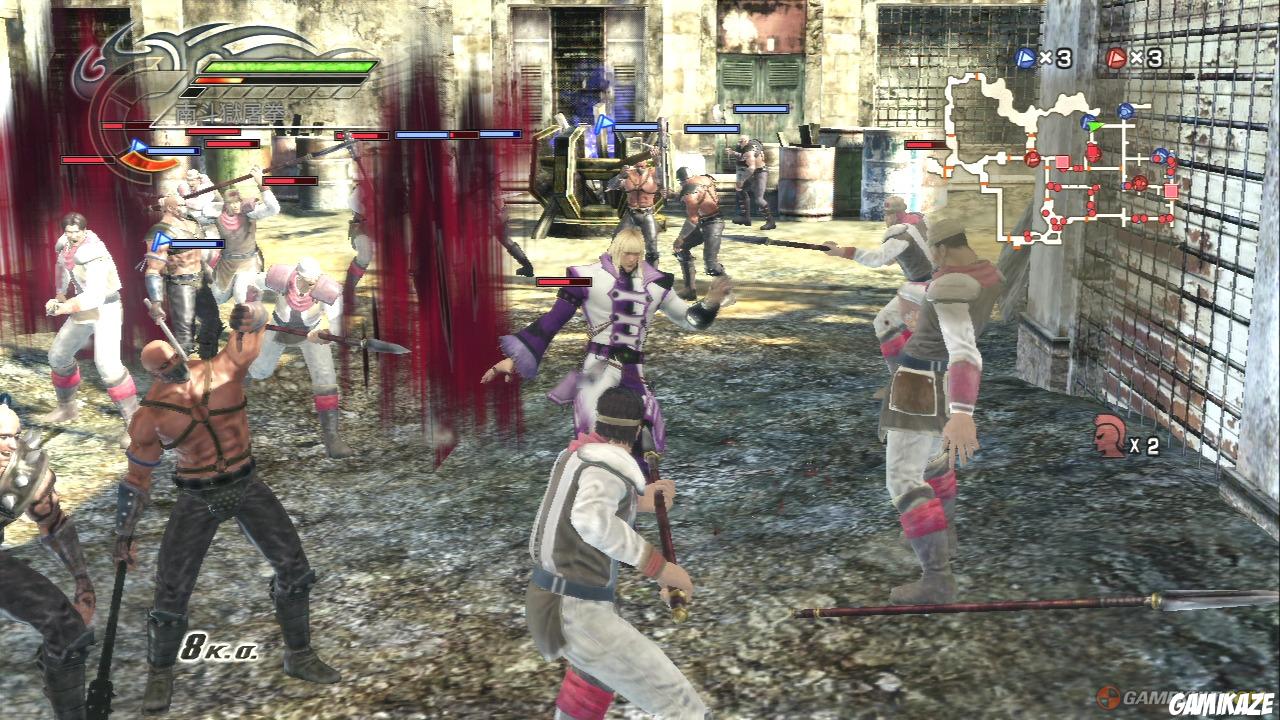Click the large red boss marker on minimap
This screenshot has width=1280, height=720.
tap(1093, 151)
